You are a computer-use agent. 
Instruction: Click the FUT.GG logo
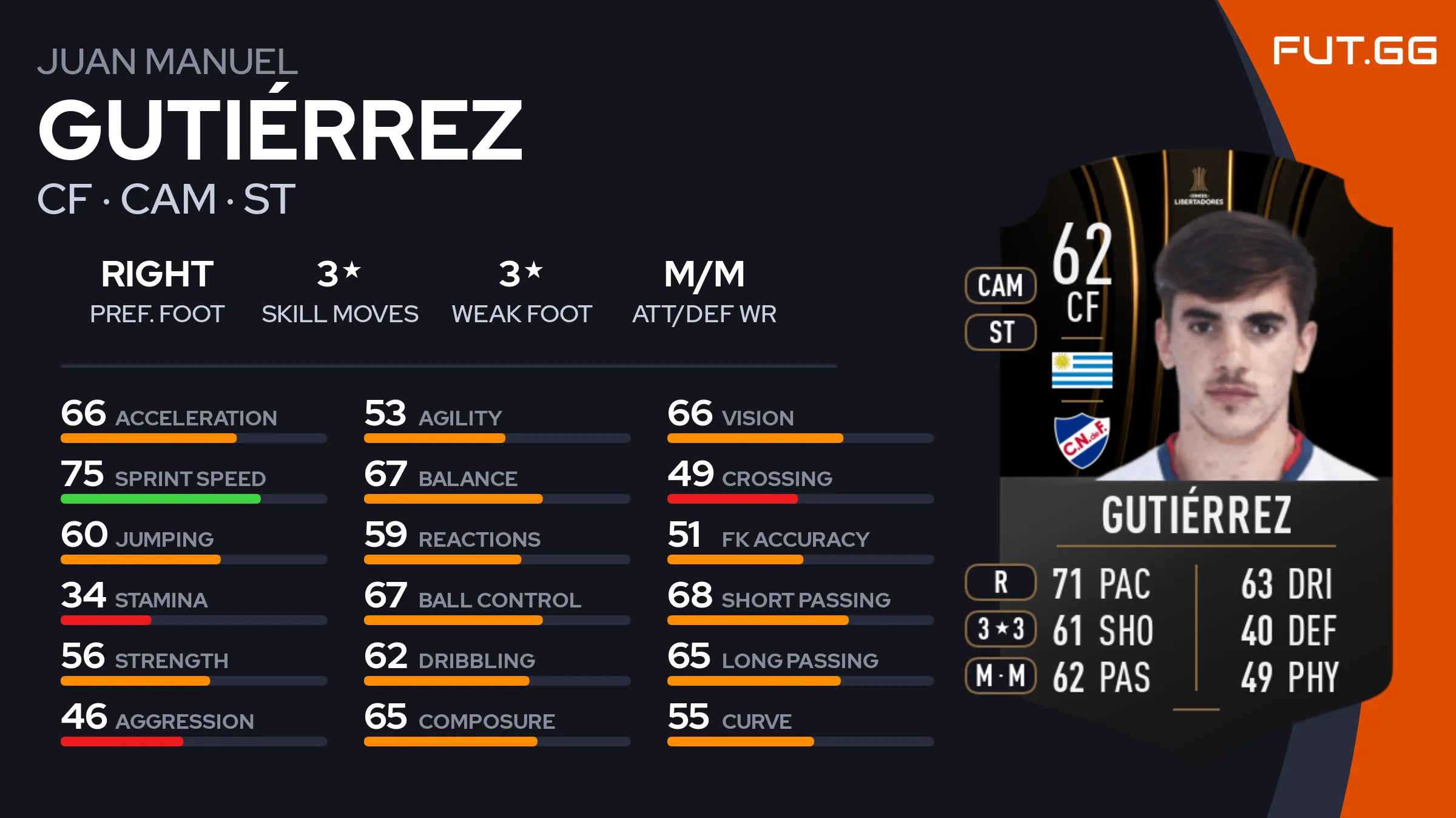[x=1354, y=50]
